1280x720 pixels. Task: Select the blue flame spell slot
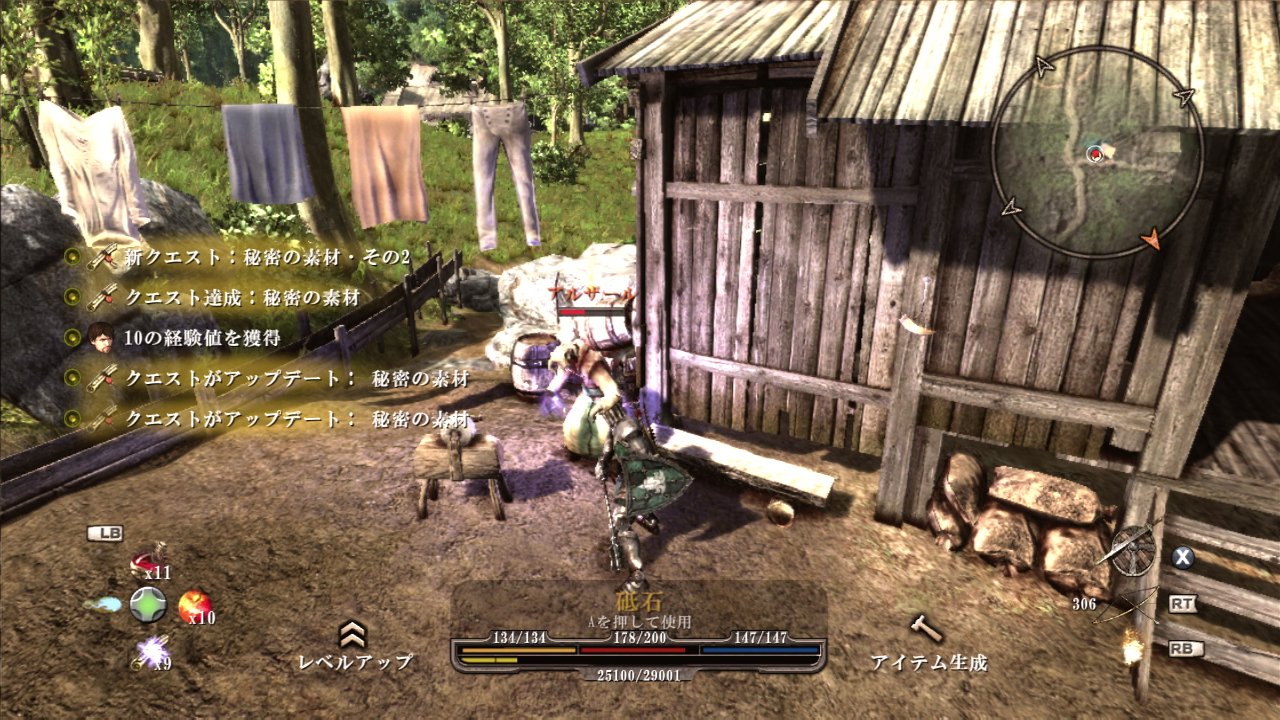pos(103,604)
